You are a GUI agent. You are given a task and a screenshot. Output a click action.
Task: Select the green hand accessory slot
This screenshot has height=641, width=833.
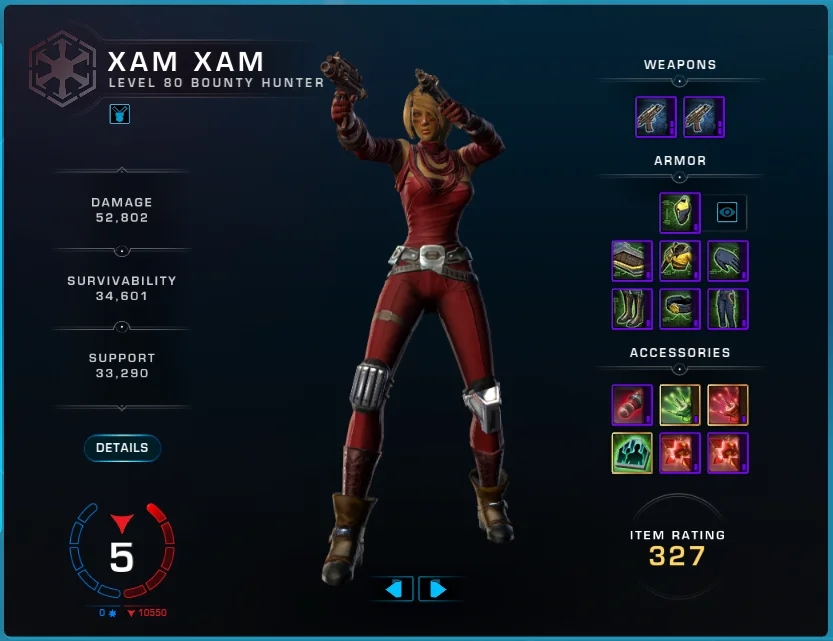click(x=680, y=404)
